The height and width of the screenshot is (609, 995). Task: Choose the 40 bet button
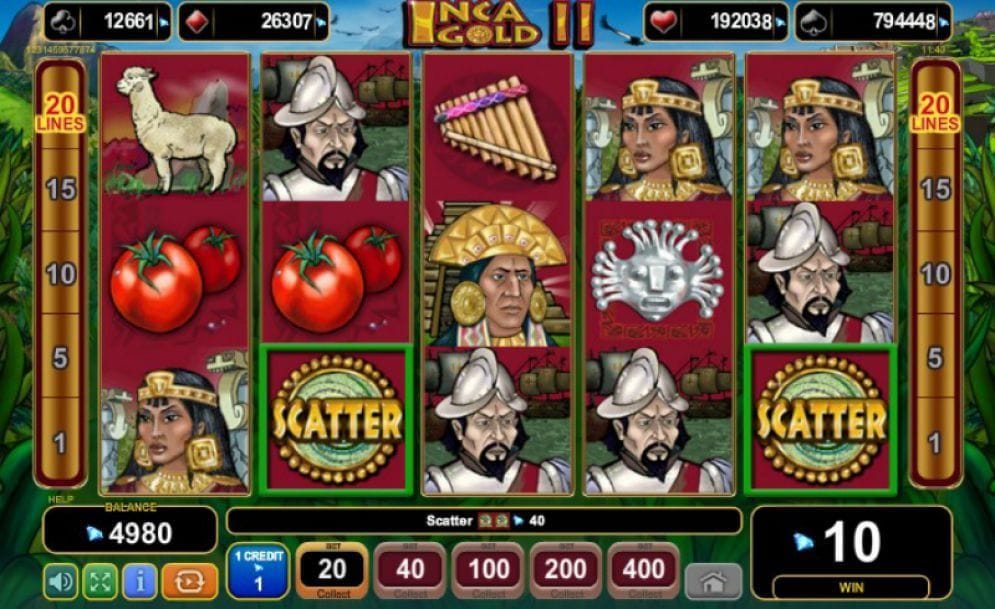point(410,572)
